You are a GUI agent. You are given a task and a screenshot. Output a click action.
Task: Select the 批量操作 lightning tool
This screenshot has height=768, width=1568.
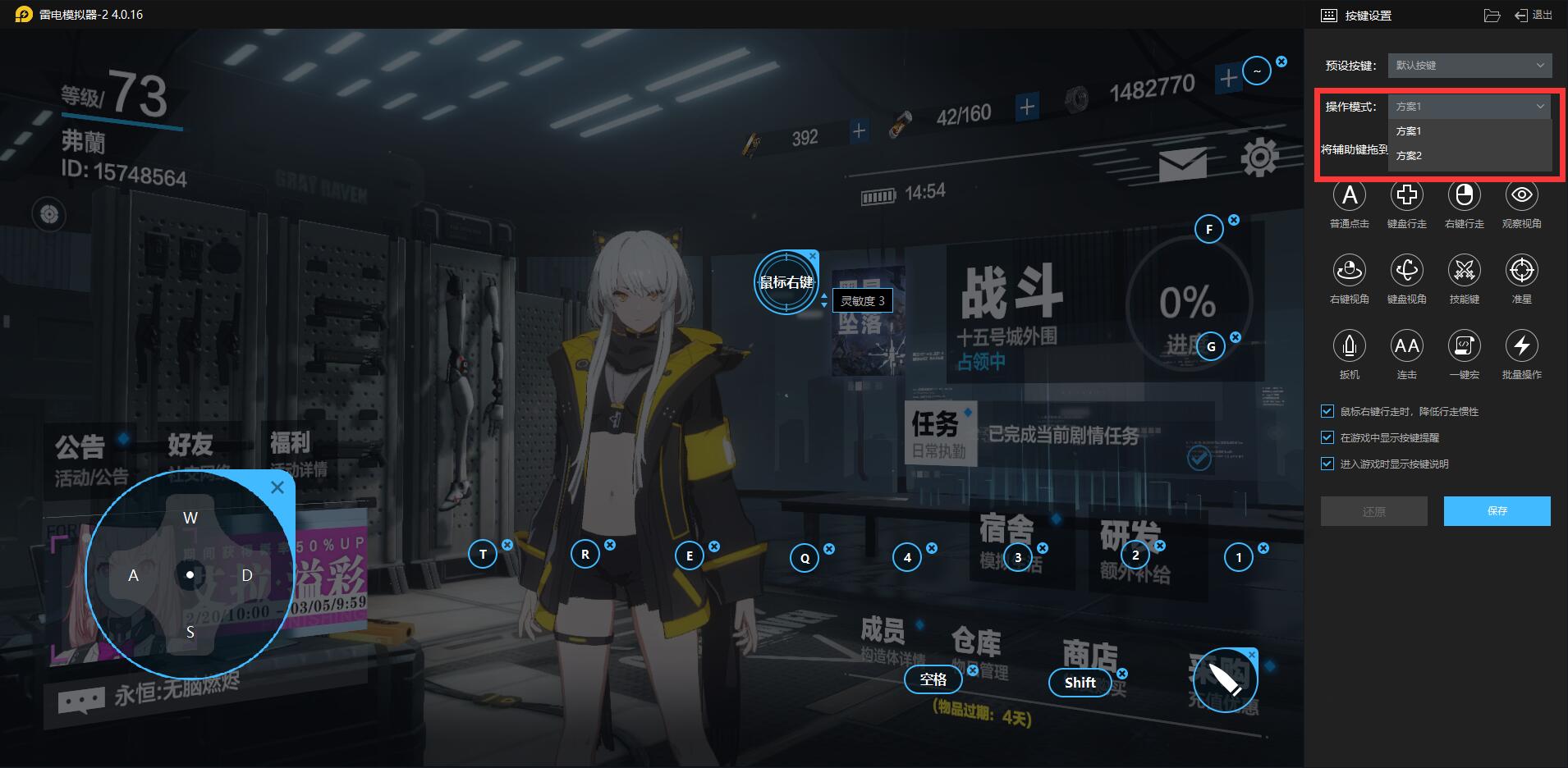point(1521,346)
